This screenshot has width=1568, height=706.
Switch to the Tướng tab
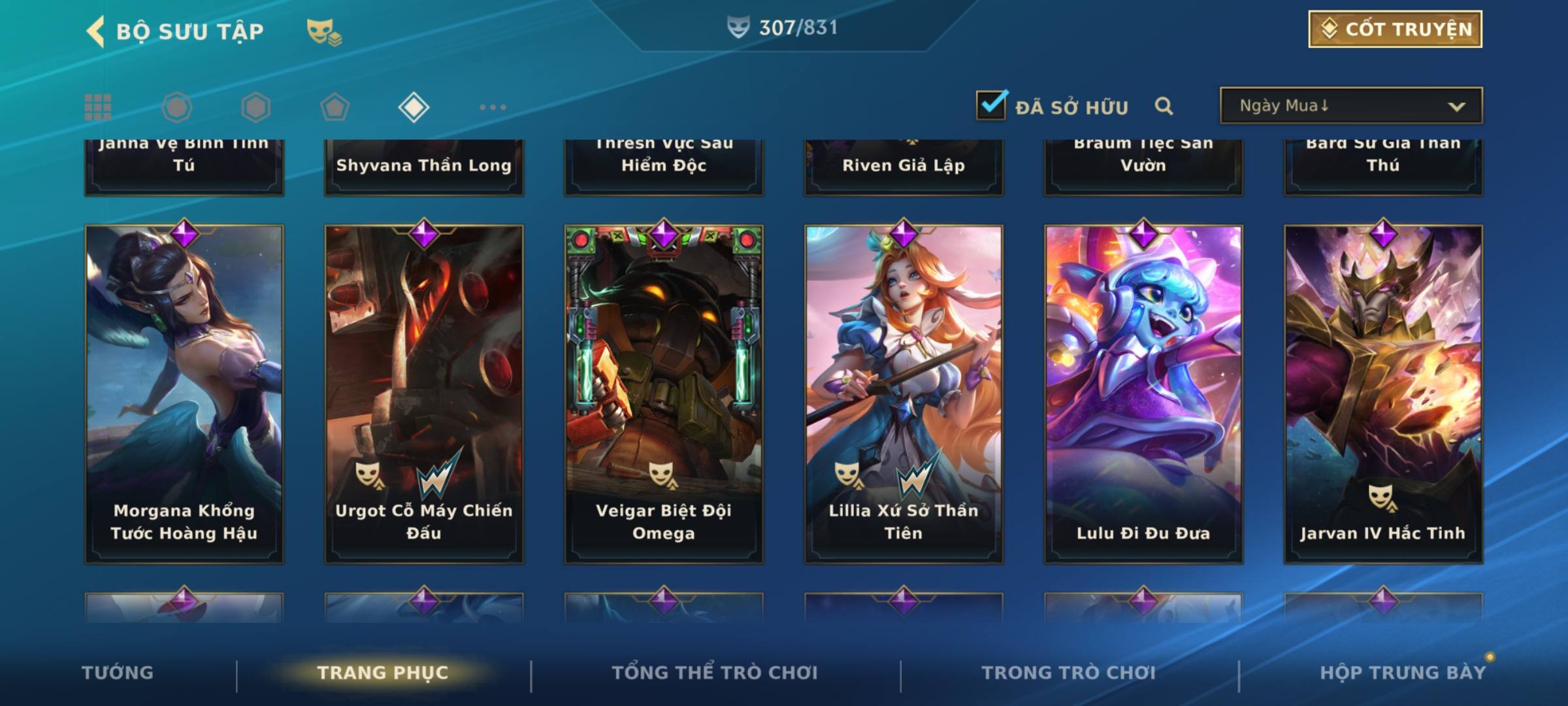coord(118,673)
